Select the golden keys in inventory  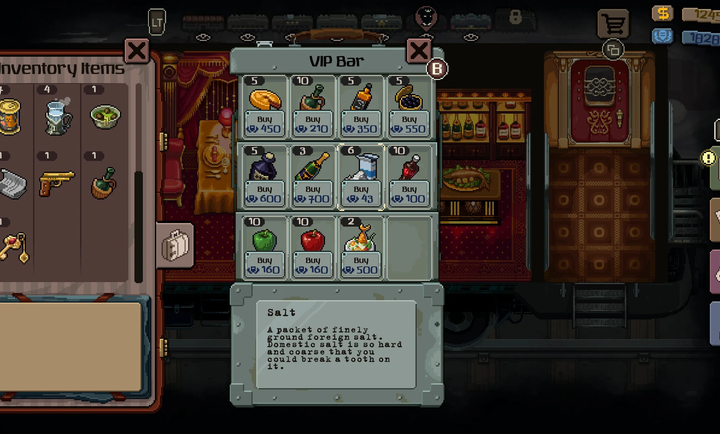point(12,247)
